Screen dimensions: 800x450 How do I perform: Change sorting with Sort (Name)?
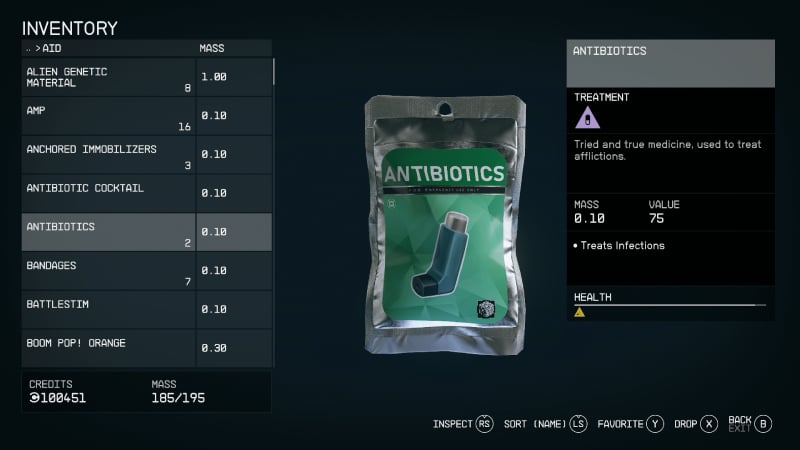[545, 424]
